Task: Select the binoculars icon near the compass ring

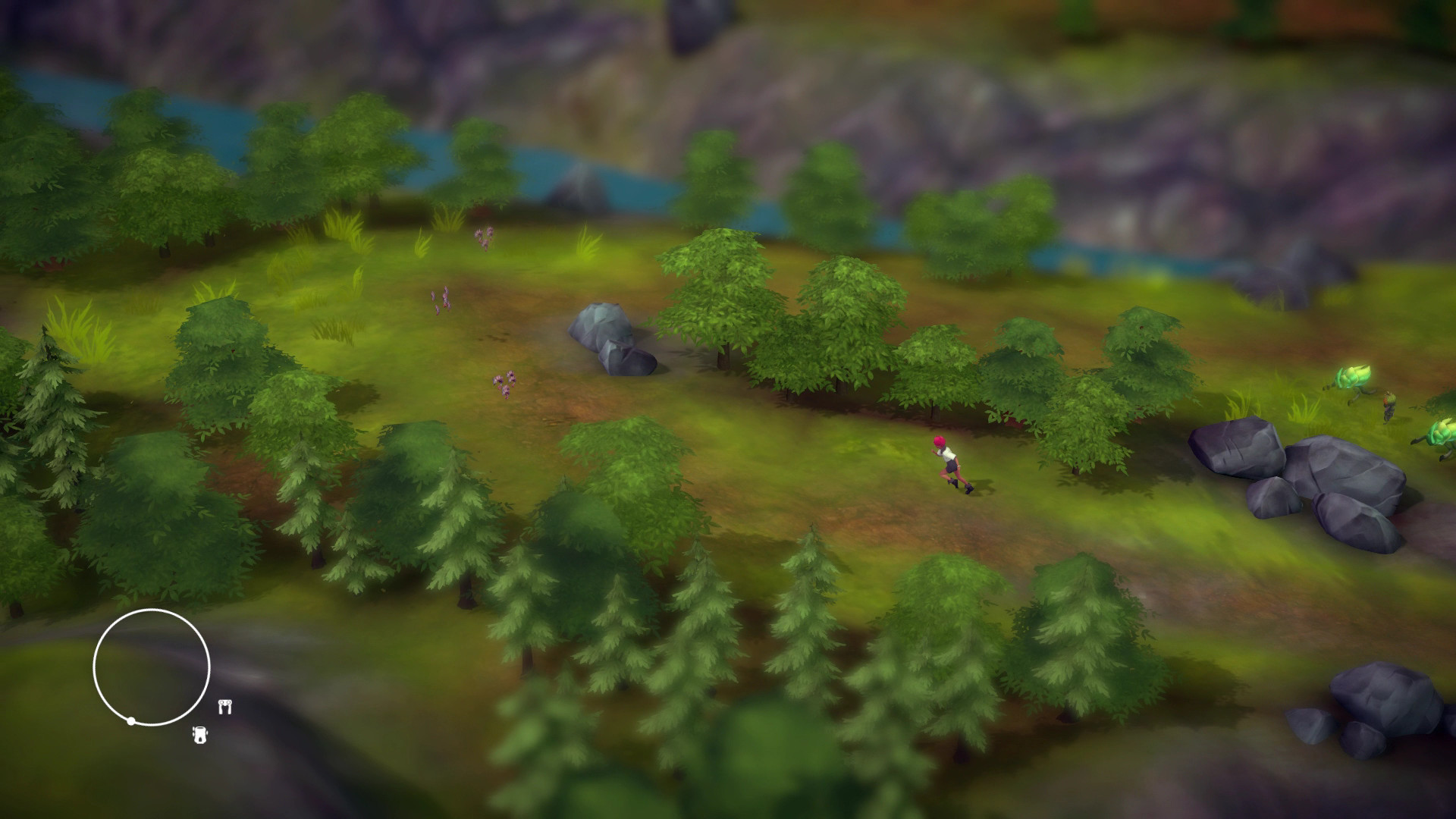Action: tap(224, 706)
